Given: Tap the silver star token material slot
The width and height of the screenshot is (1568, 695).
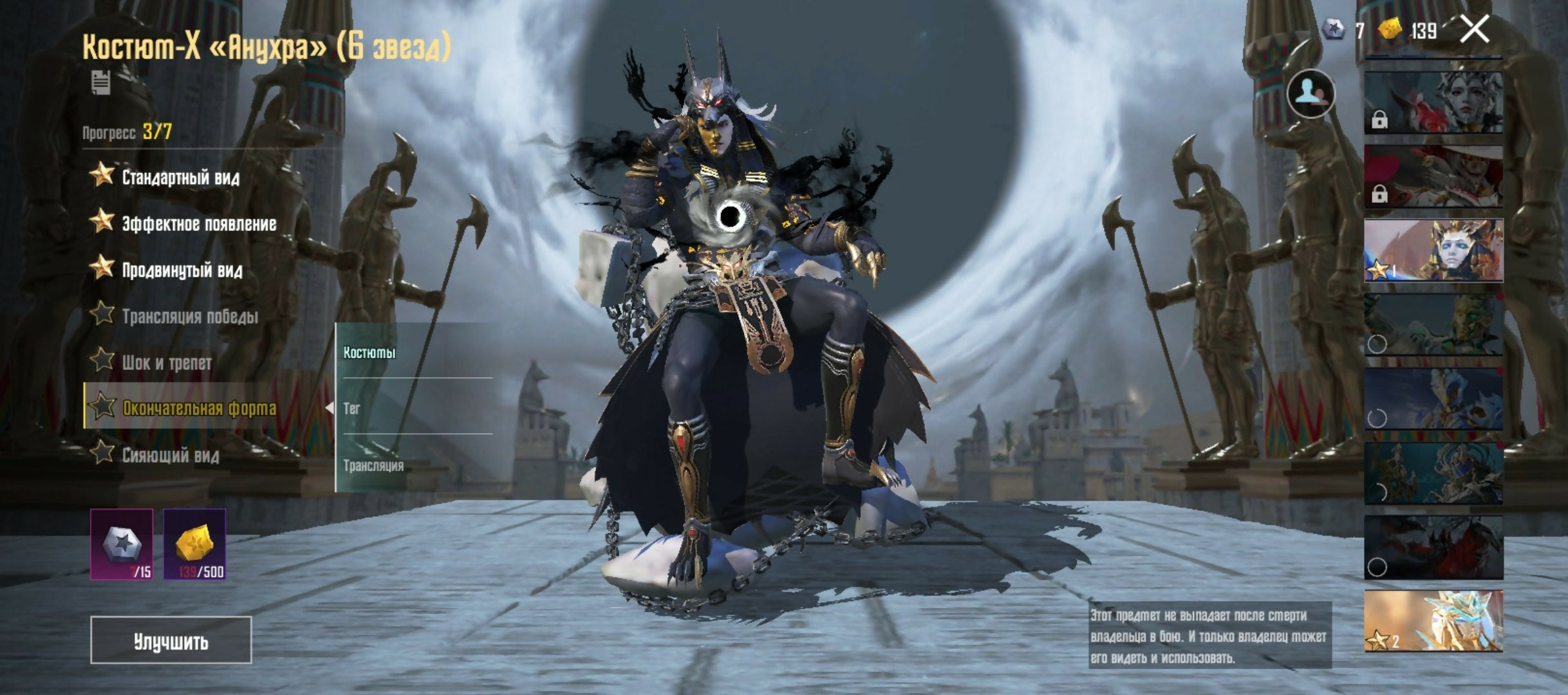Looking at the screenshot, I should pos(122,544).
